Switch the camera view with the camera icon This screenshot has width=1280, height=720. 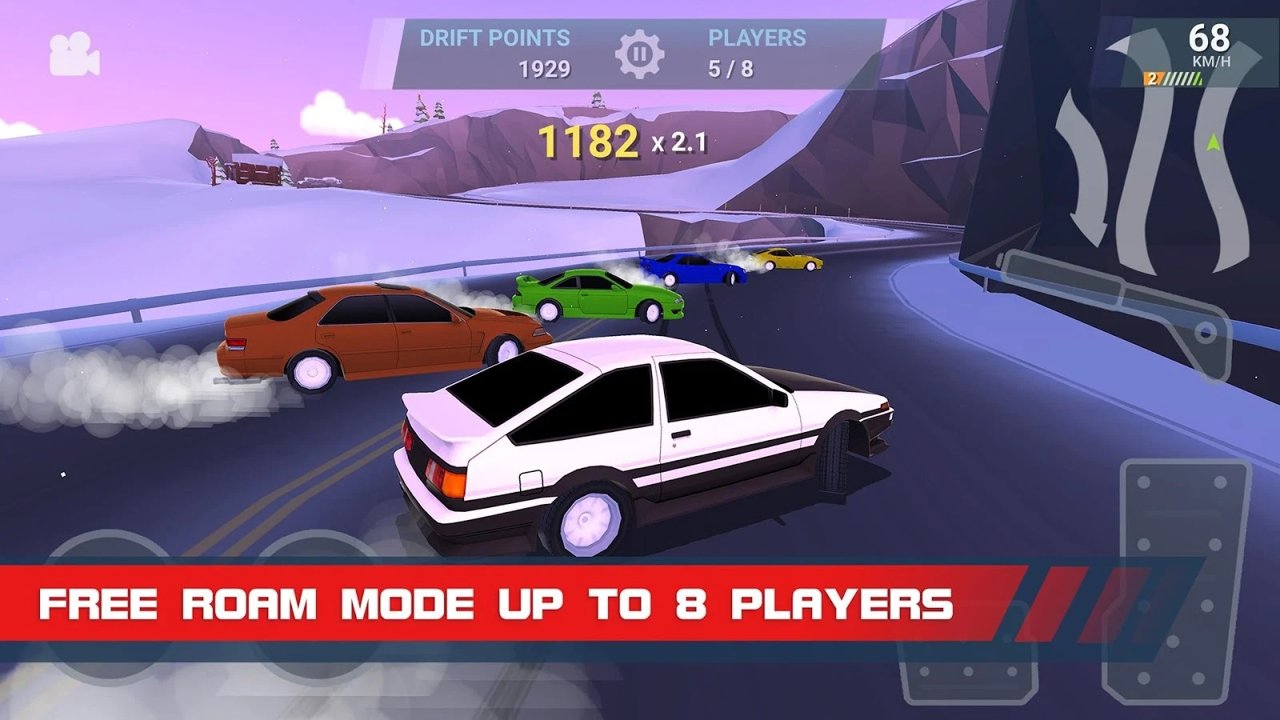pyautogui.click(x=74, y=54)
